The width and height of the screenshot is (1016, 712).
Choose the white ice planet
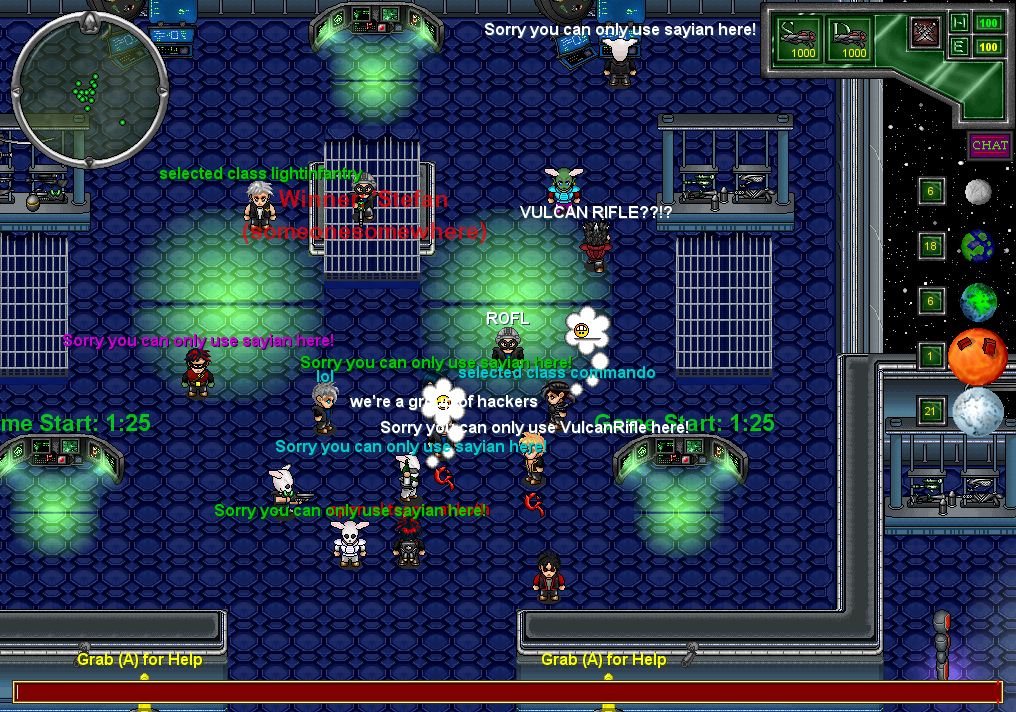pos(977,411)
